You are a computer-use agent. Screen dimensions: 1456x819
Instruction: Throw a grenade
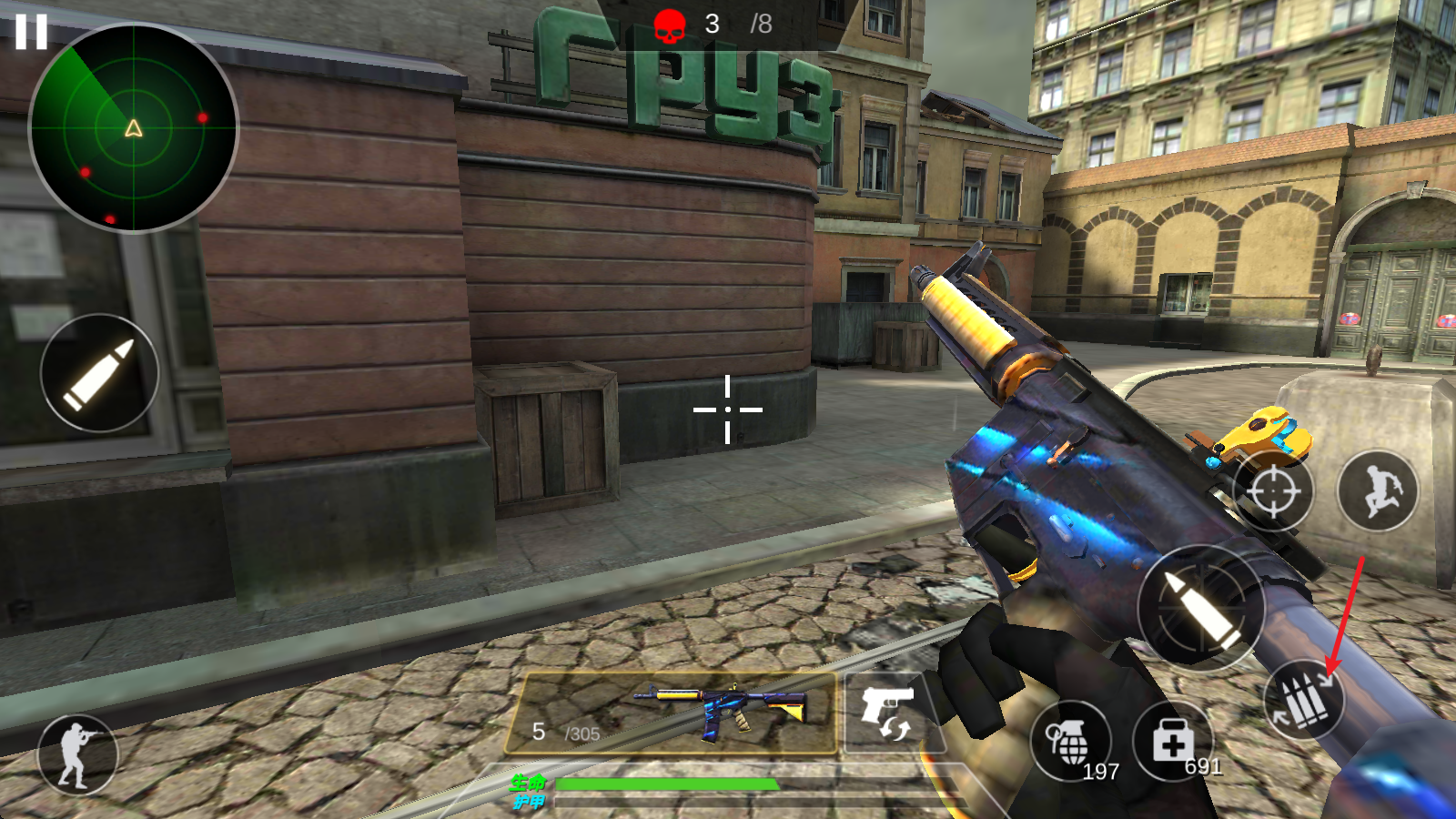(x=1070, y=742)
